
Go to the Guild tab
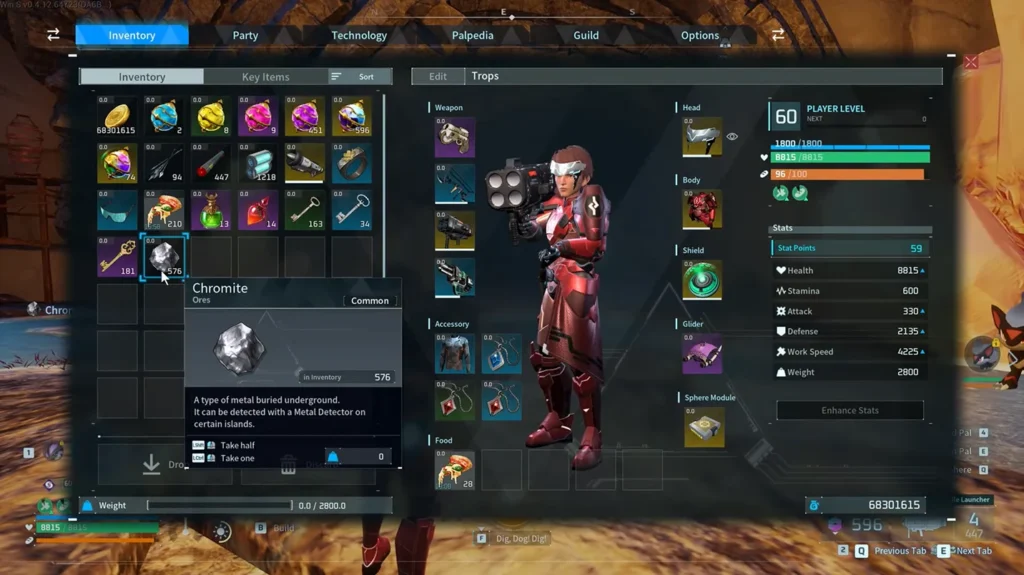586,35
